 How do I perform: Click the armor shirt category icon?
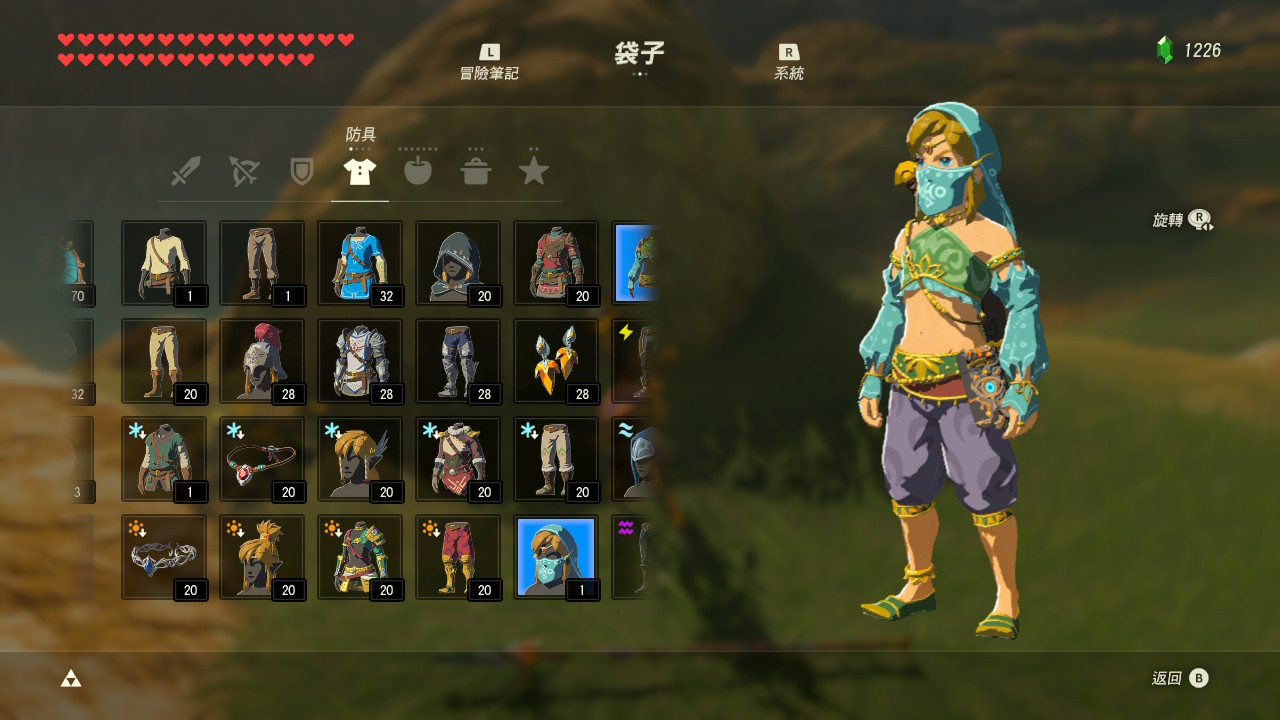pyautogui.click(x=359, y=170)
